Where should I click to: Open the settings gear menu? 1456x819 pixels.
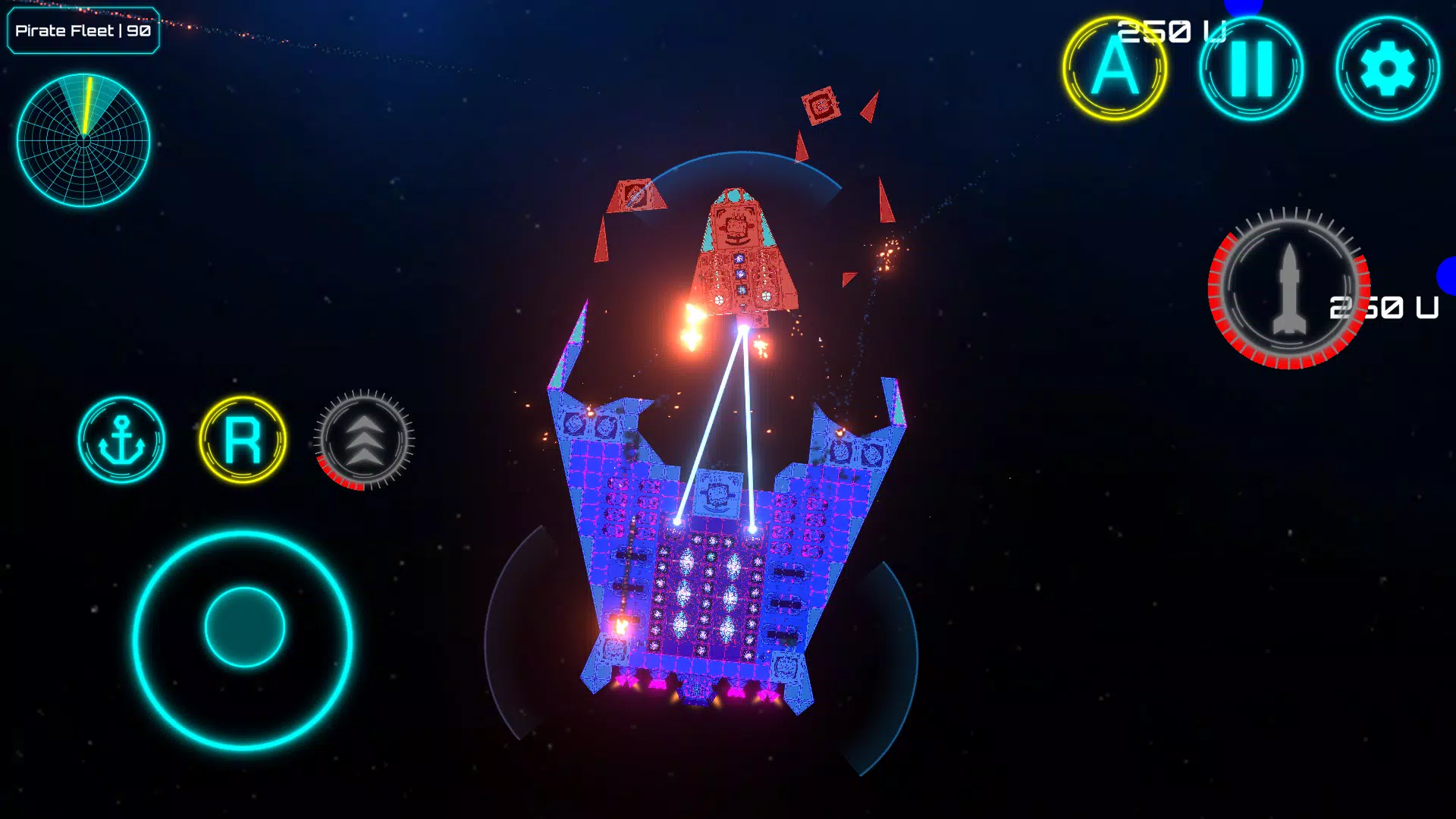pos(1388,68)
